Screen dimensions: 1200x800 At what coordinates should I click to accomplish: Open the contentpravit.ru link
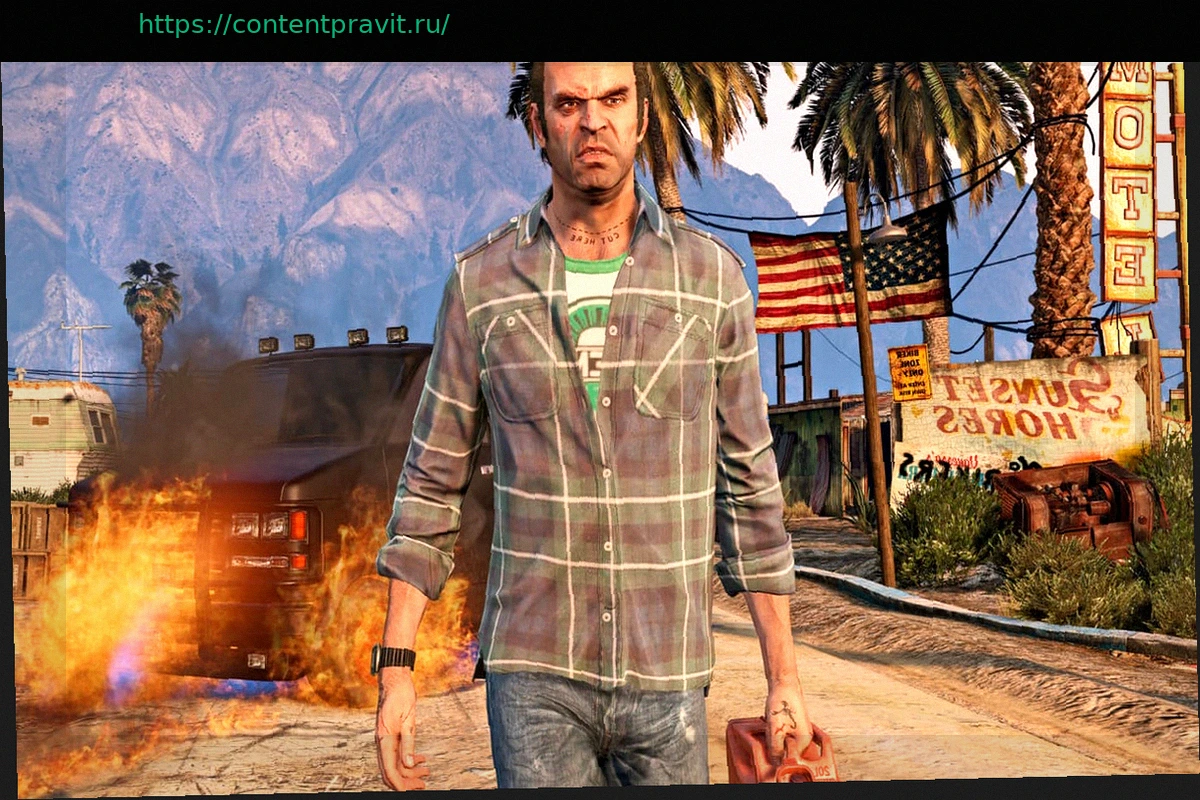(x=293, y=24)
